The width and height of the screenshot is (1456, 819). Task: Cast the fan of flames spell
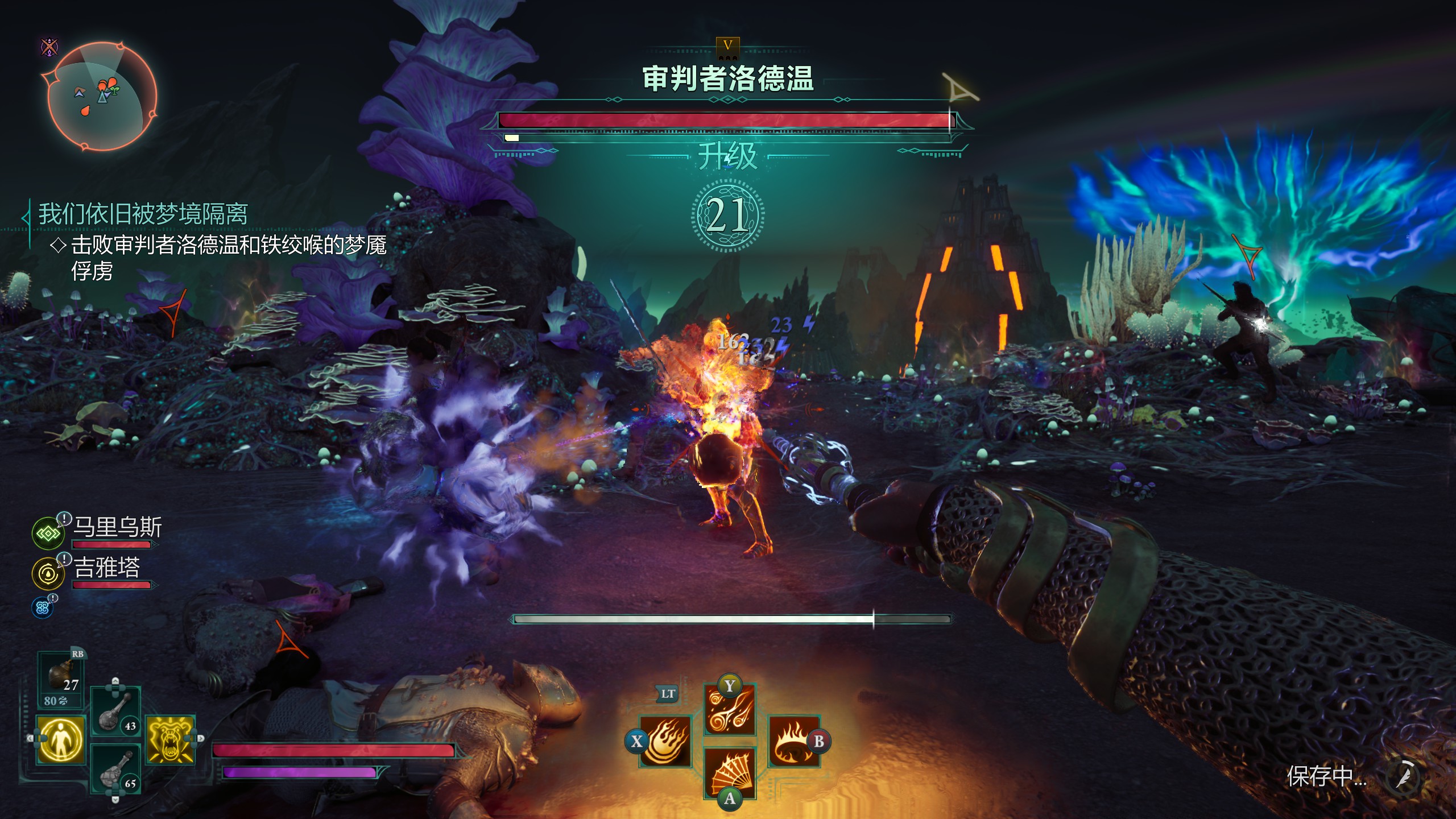pyautogui.click(x=730, y=773)
